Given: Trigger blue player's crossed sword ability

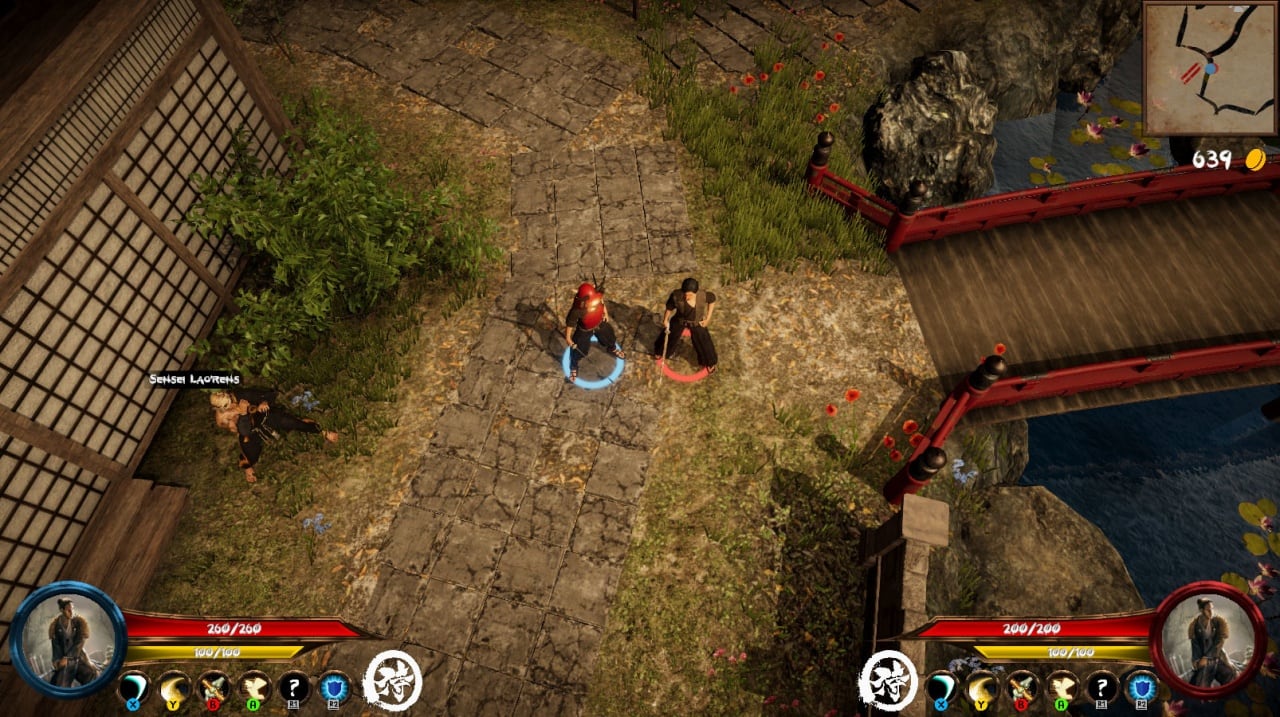Looking at the screenshot, I should pos(214,688).
